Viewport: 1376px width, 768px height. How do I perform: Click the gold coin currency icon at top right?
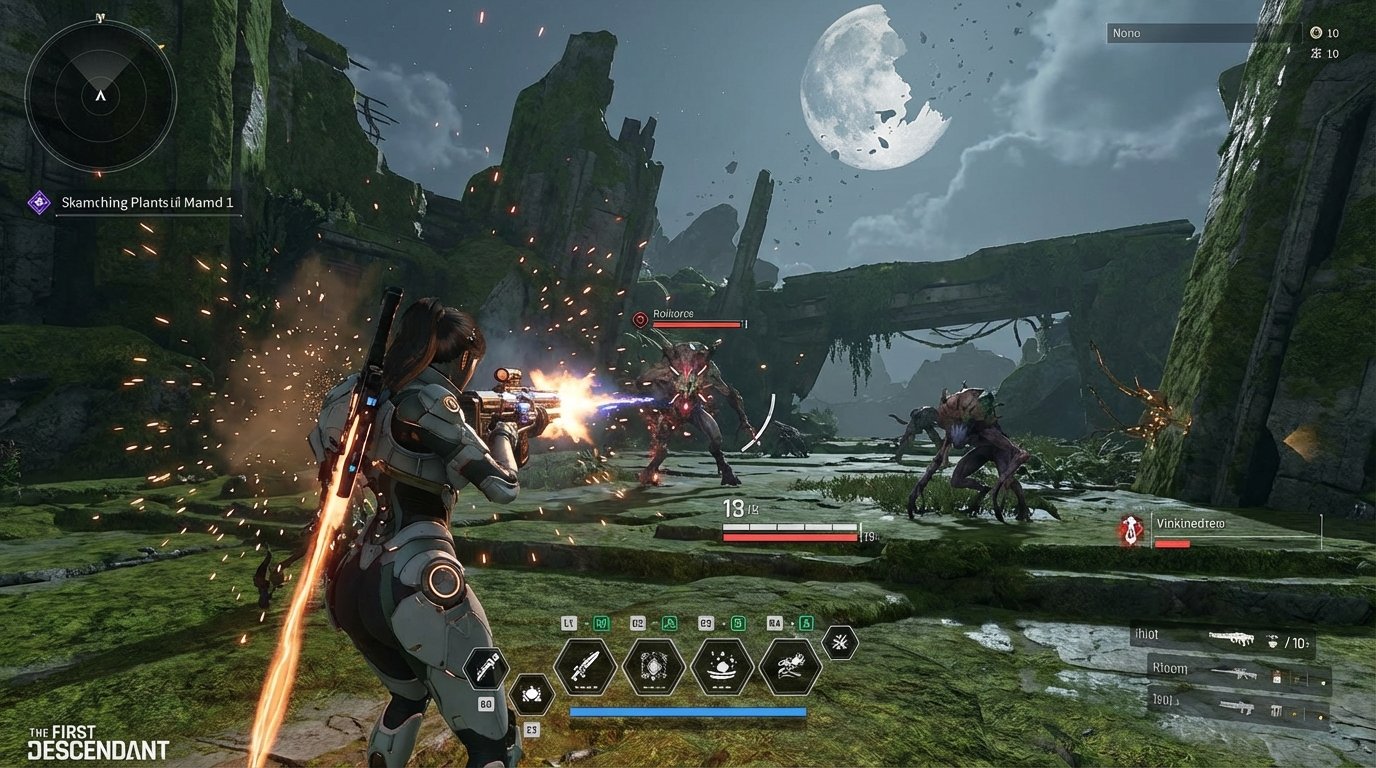point(1317,33)
